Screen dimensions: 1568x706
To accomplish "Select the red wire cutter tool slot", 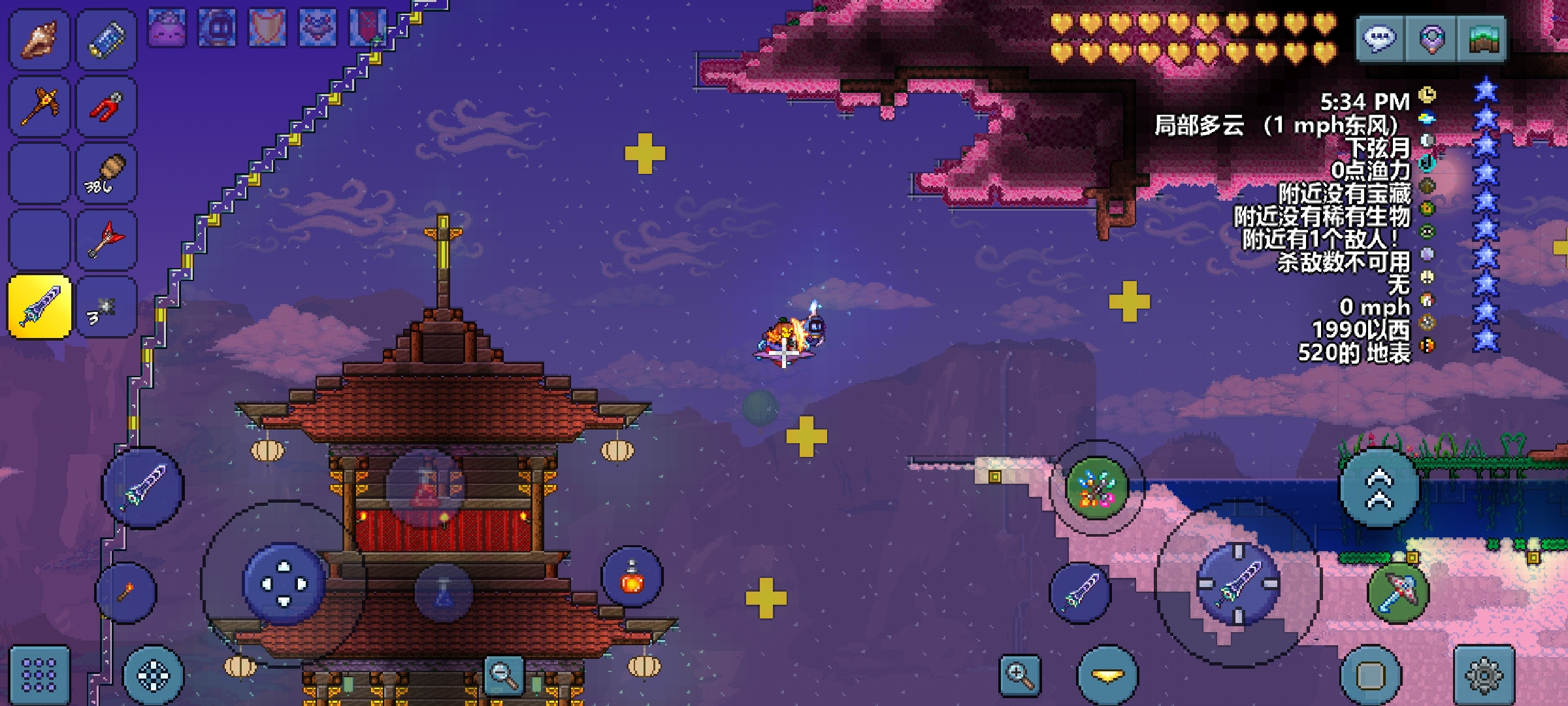I will 106,107.
